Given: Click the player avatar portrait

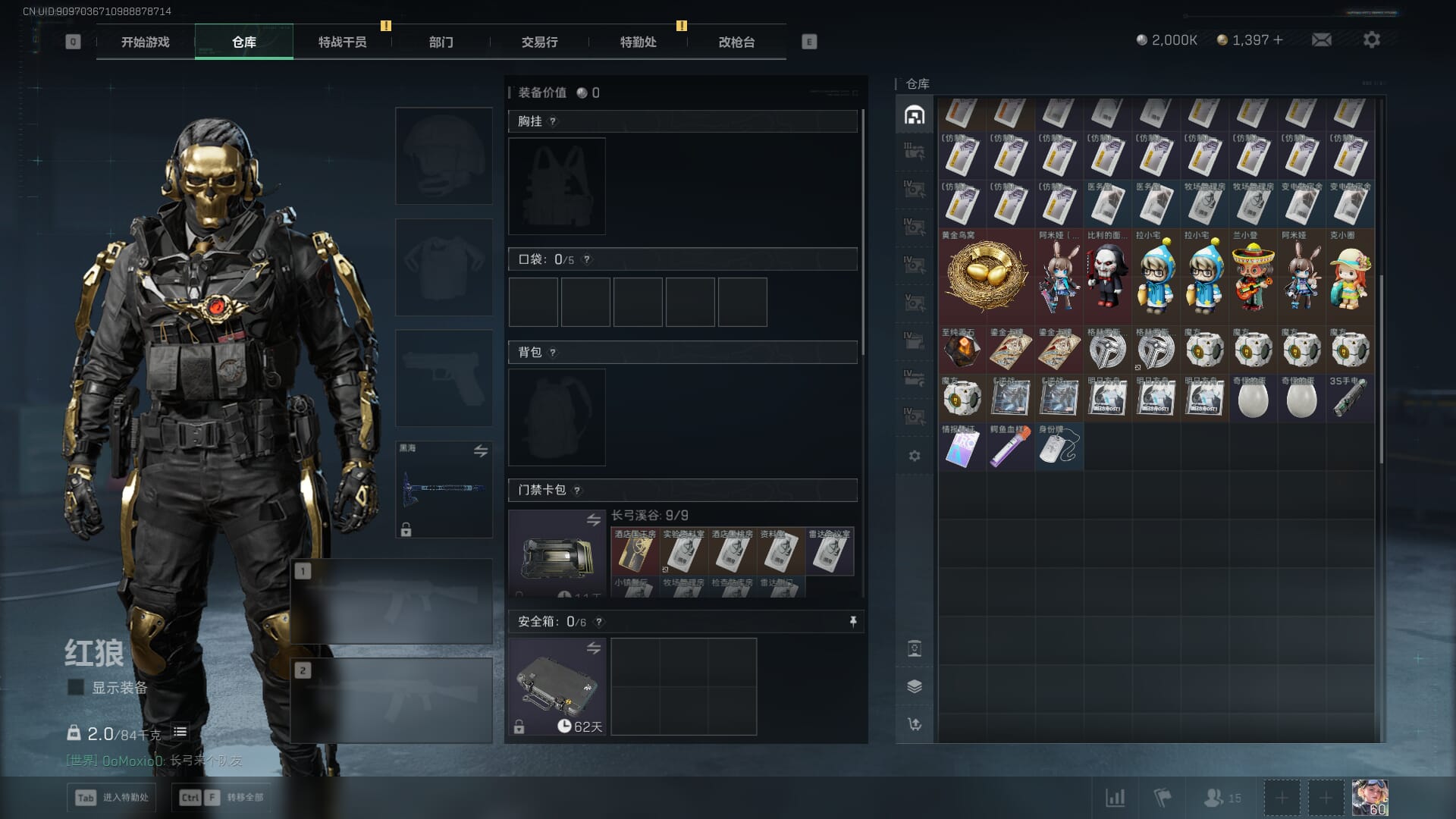Looking at the screenshot, I should (1370, 798).
